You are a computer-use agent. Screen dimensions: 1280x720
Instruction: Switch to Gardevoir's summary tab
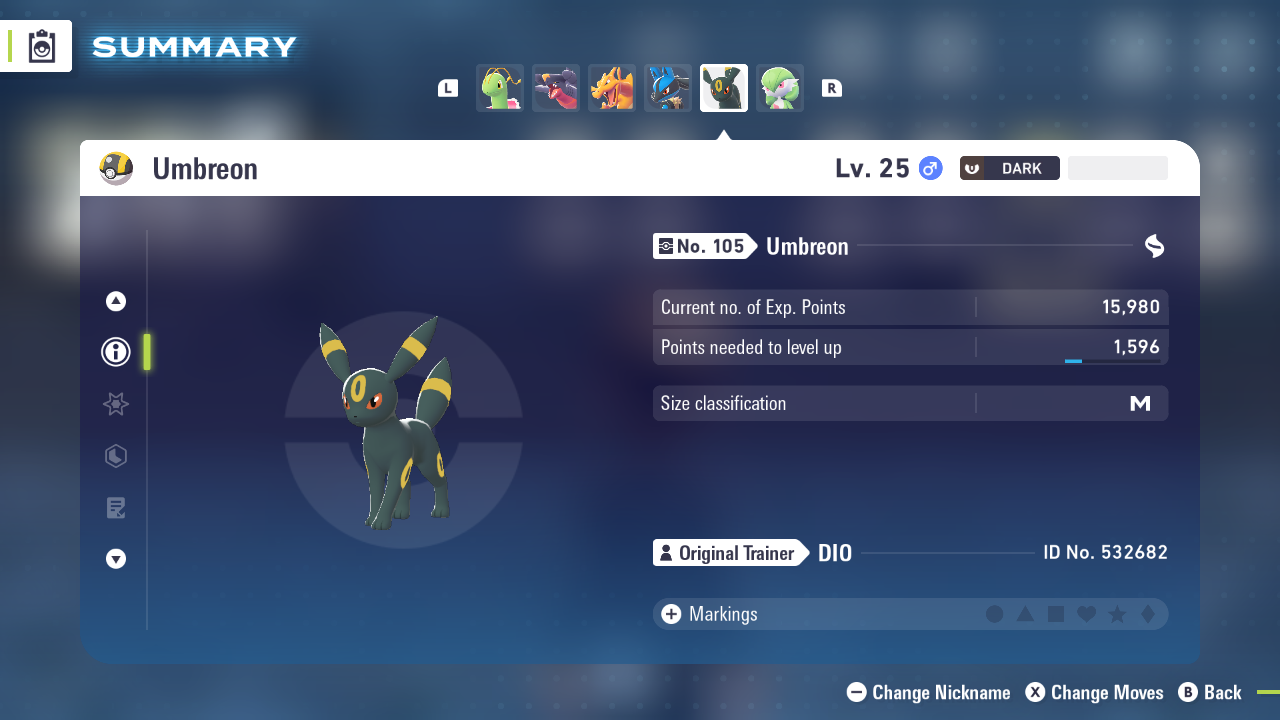coord(780,88)
